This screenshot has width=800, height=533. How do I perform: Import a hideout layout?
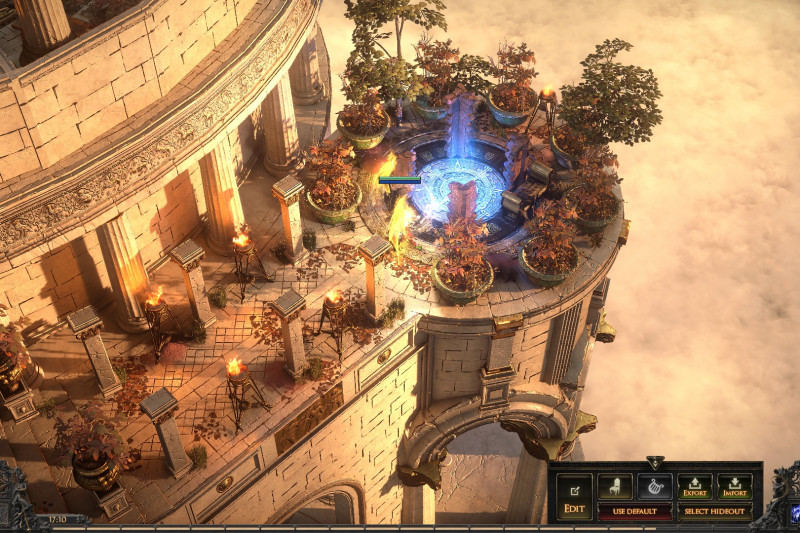[735, 487]
